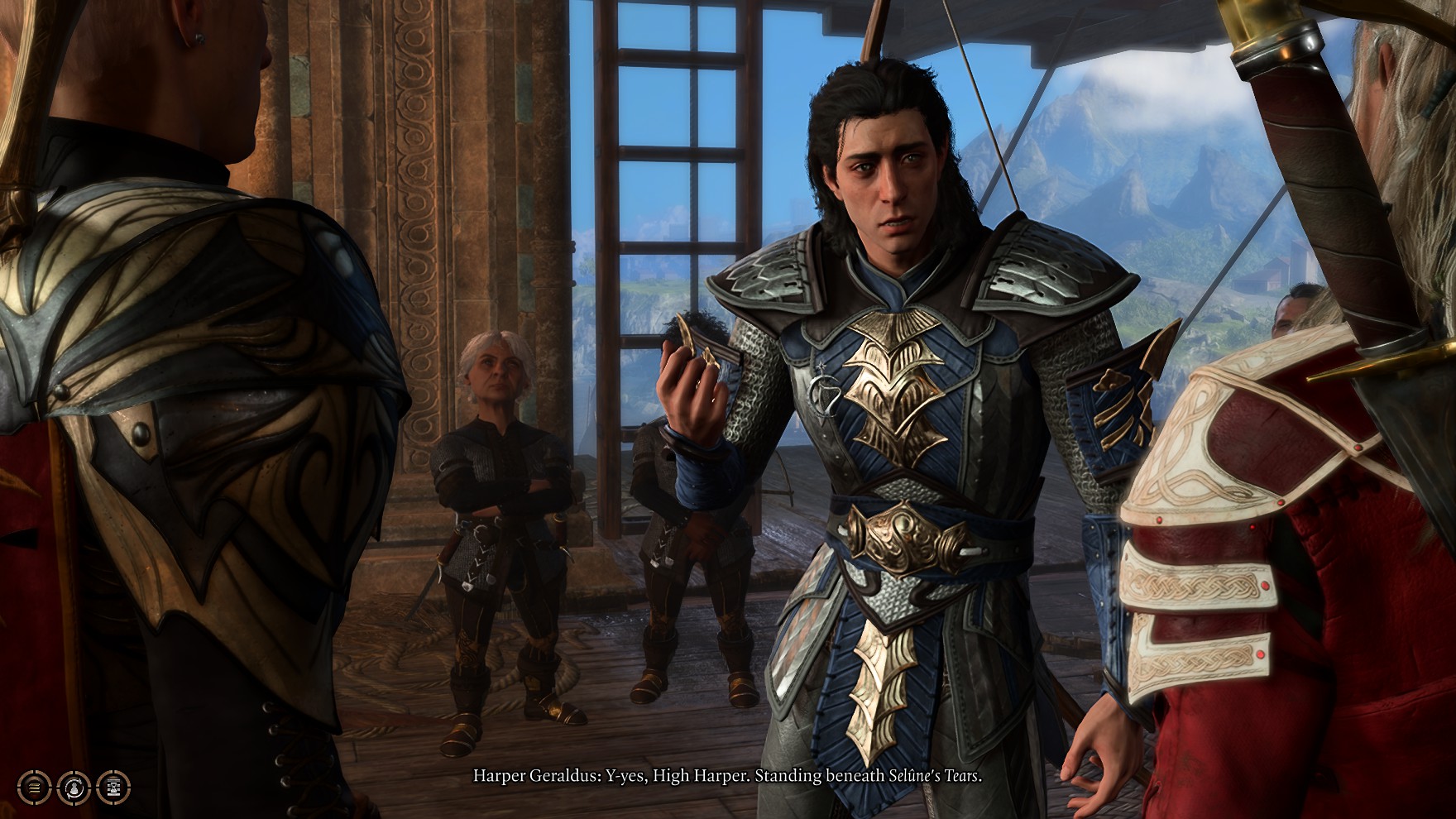Open the three-lines menu icon

point(34,787)
